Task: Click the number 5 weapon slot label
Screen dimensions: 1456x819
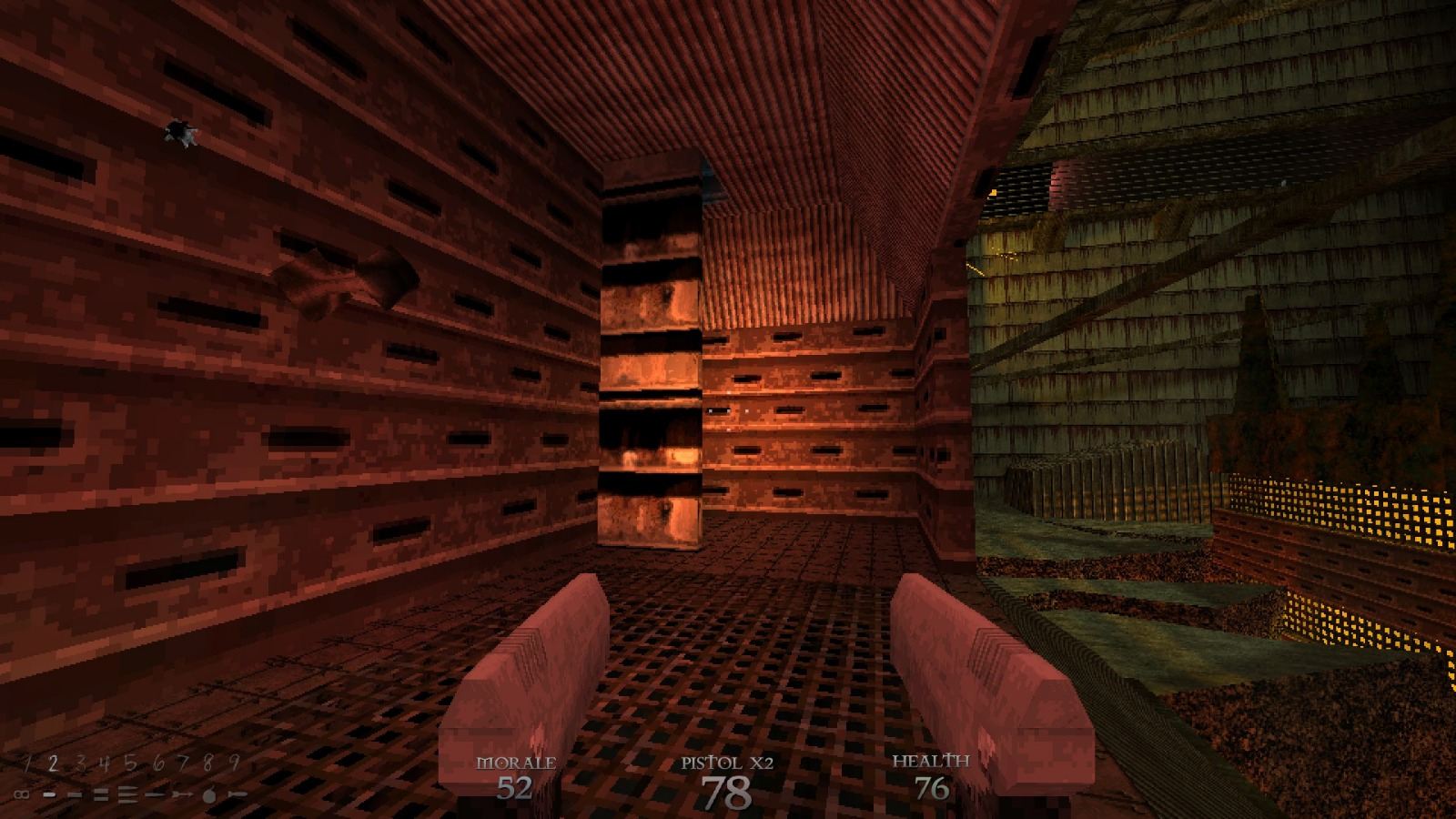Action: [x=131, y=762]
